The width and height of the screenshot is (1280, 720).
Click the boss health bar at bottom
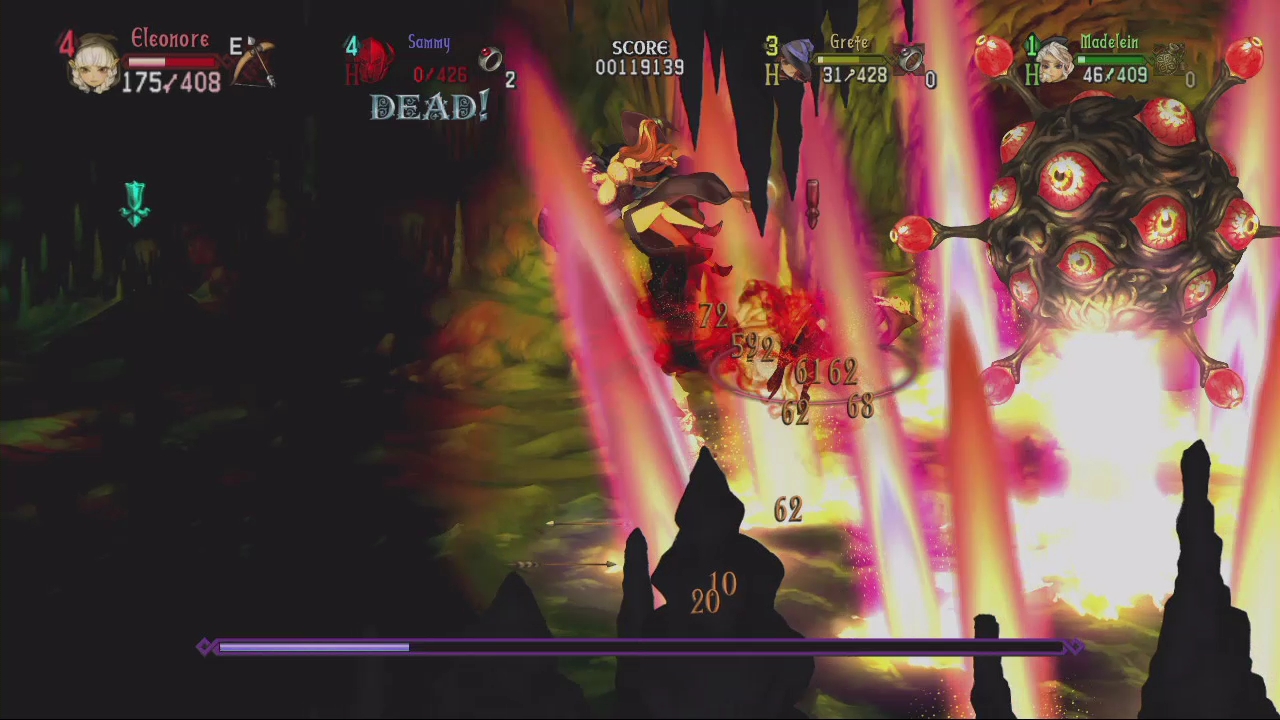coord(640,647)
